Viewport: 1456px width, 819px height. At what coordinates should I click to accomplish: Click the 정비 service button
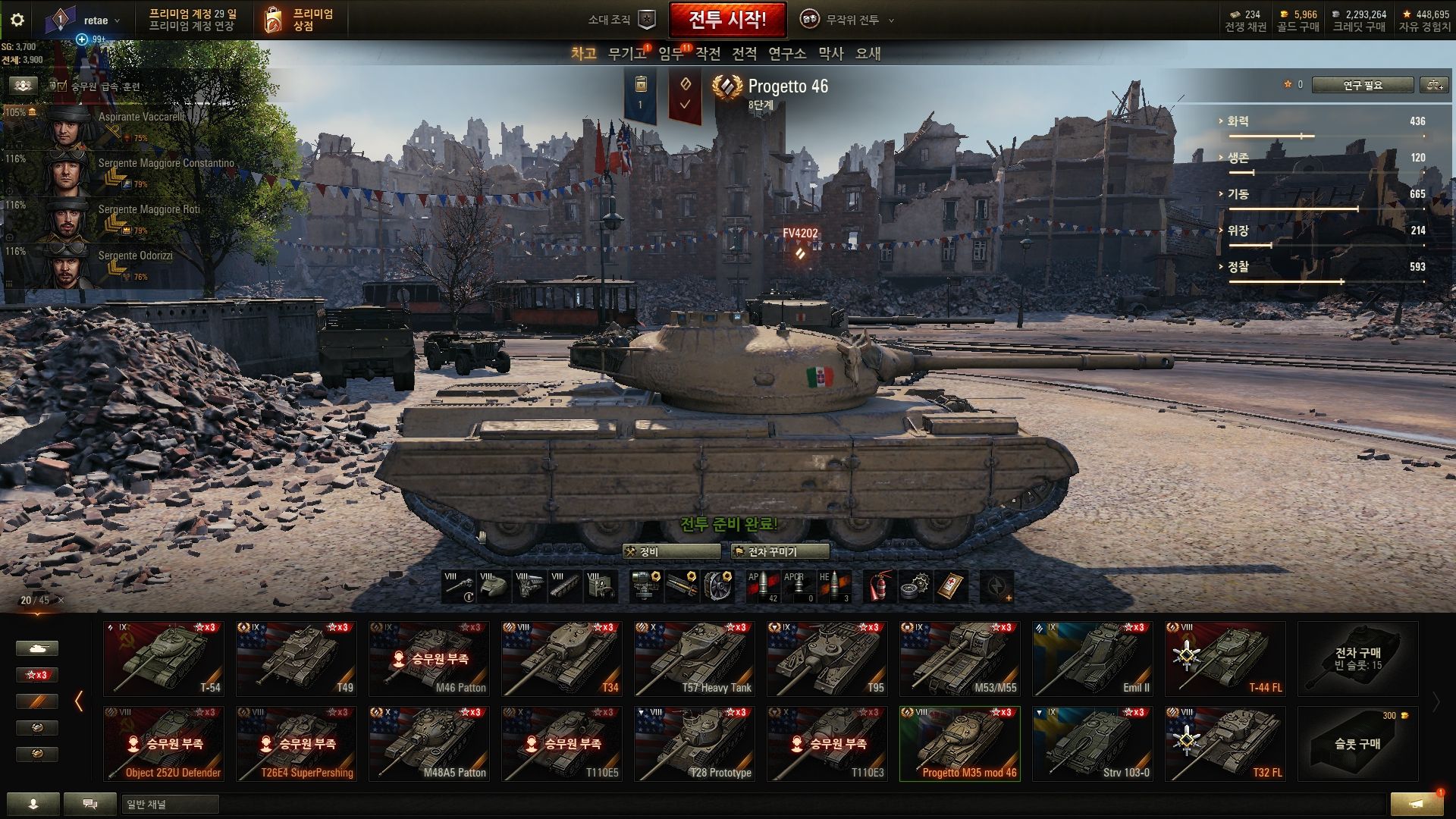[x=670, y=552]
